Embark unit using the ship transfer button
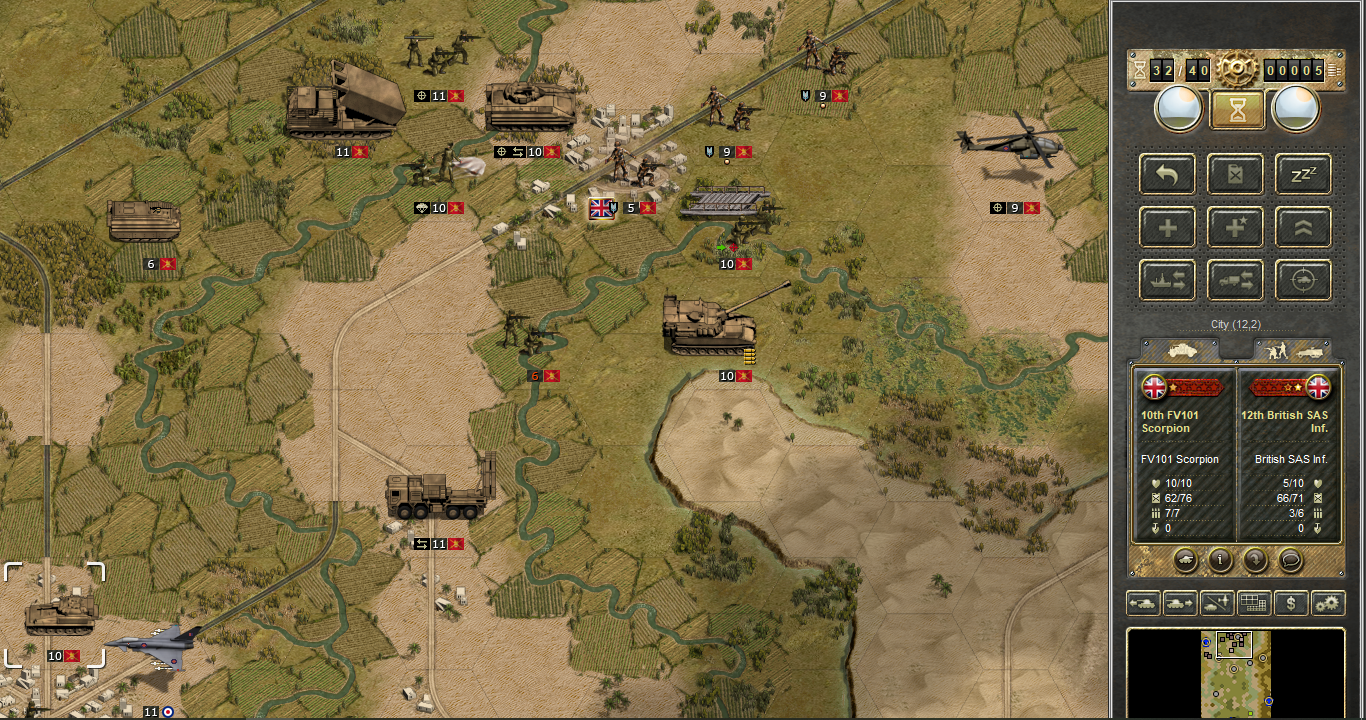This screenshot has width=1366, height=720. pos(1167,282)
